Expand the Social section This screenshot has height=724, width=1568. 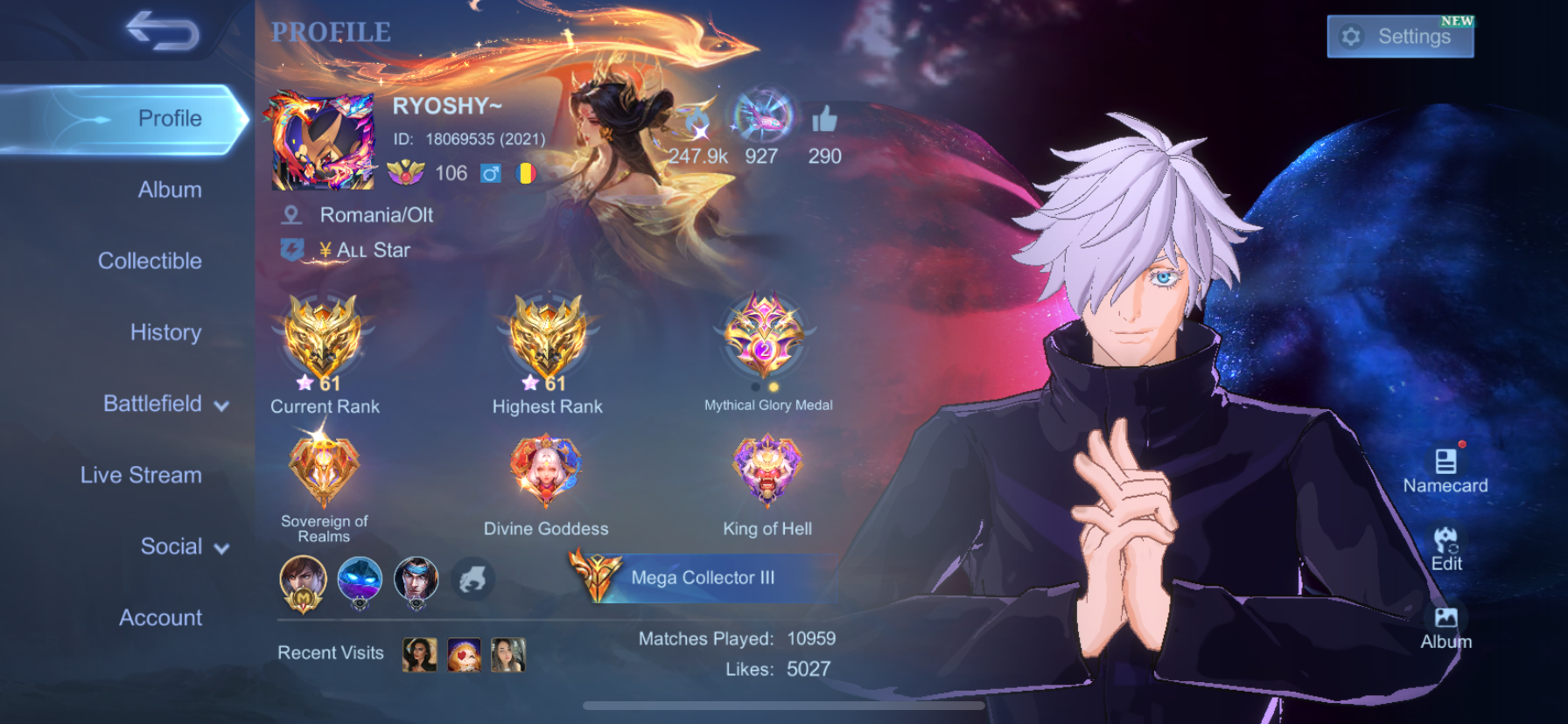[x=185, y=546]
